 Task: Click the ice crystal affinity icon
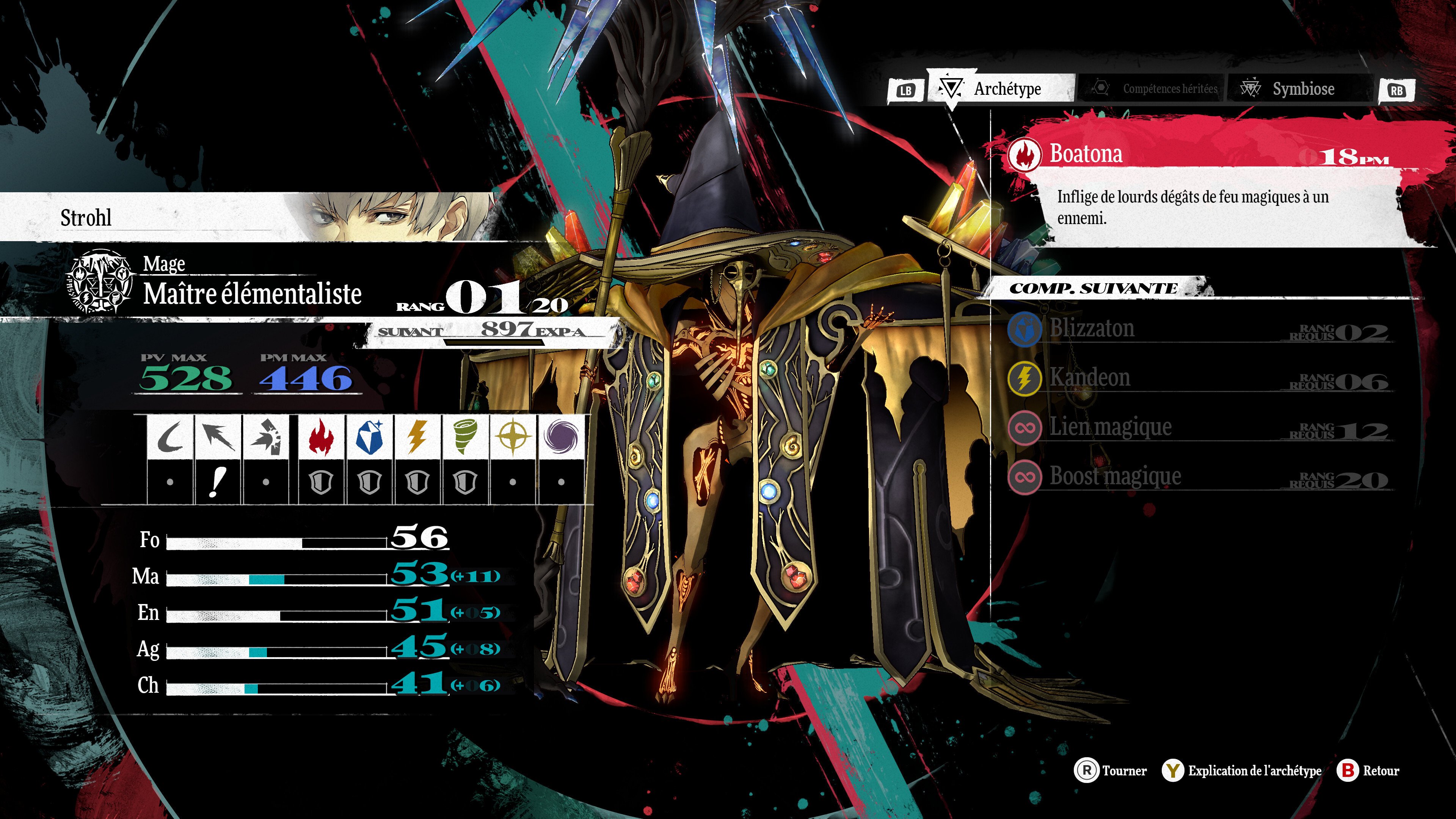pos(369,437)
